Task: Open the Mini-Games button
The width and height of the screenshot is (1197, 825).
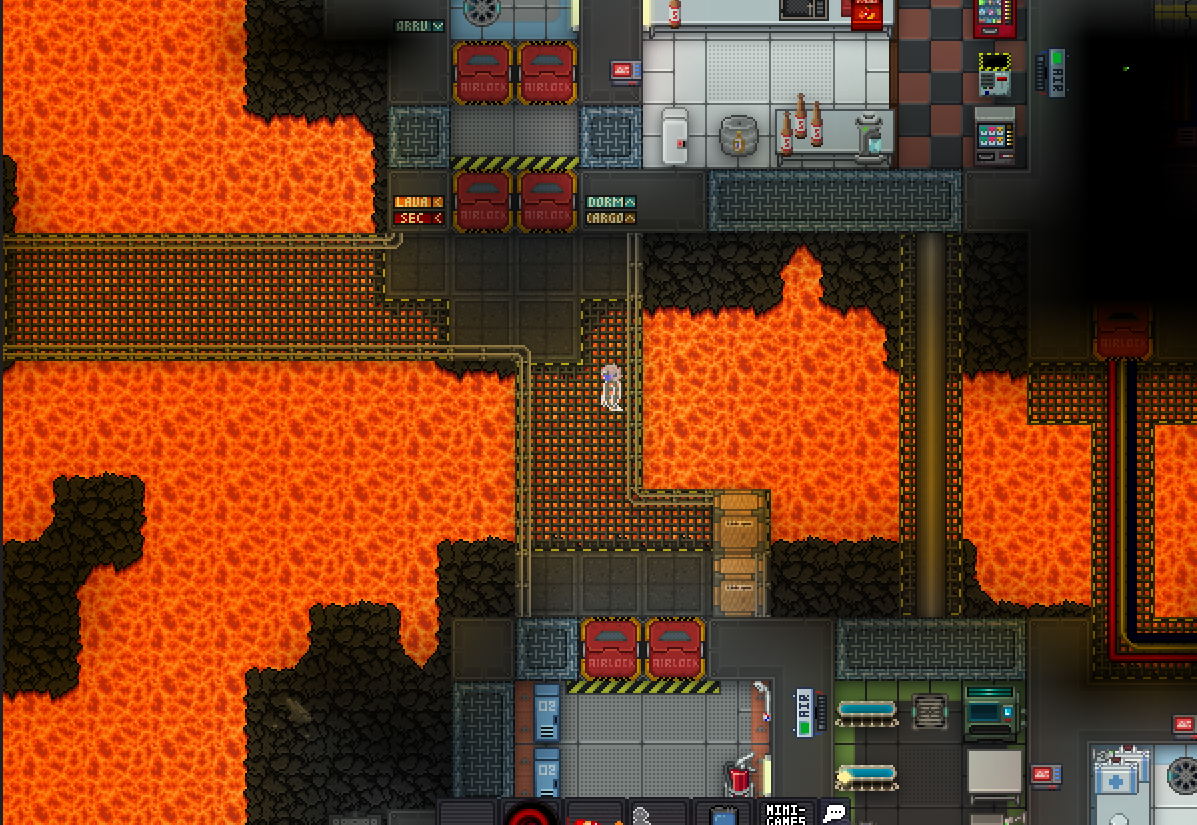Action: [x=786, y=812]
